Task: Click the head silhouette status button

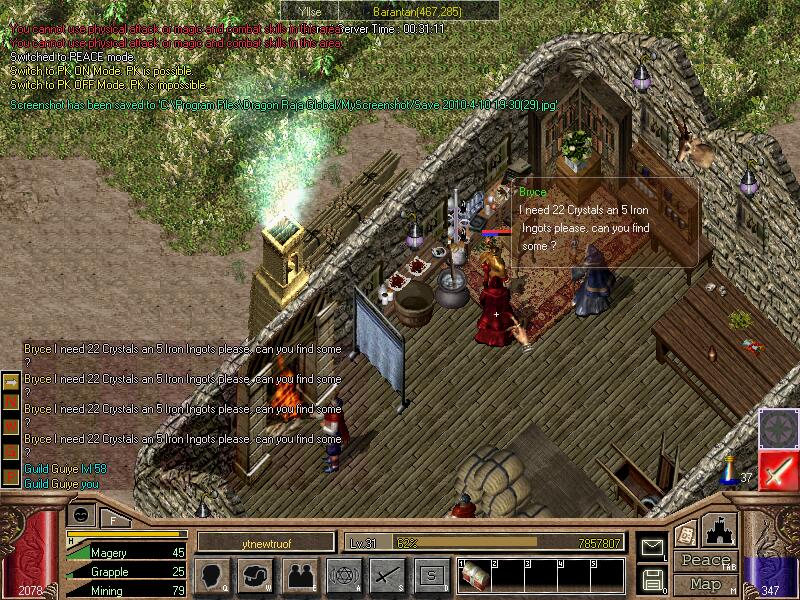Action: (212, 575)
